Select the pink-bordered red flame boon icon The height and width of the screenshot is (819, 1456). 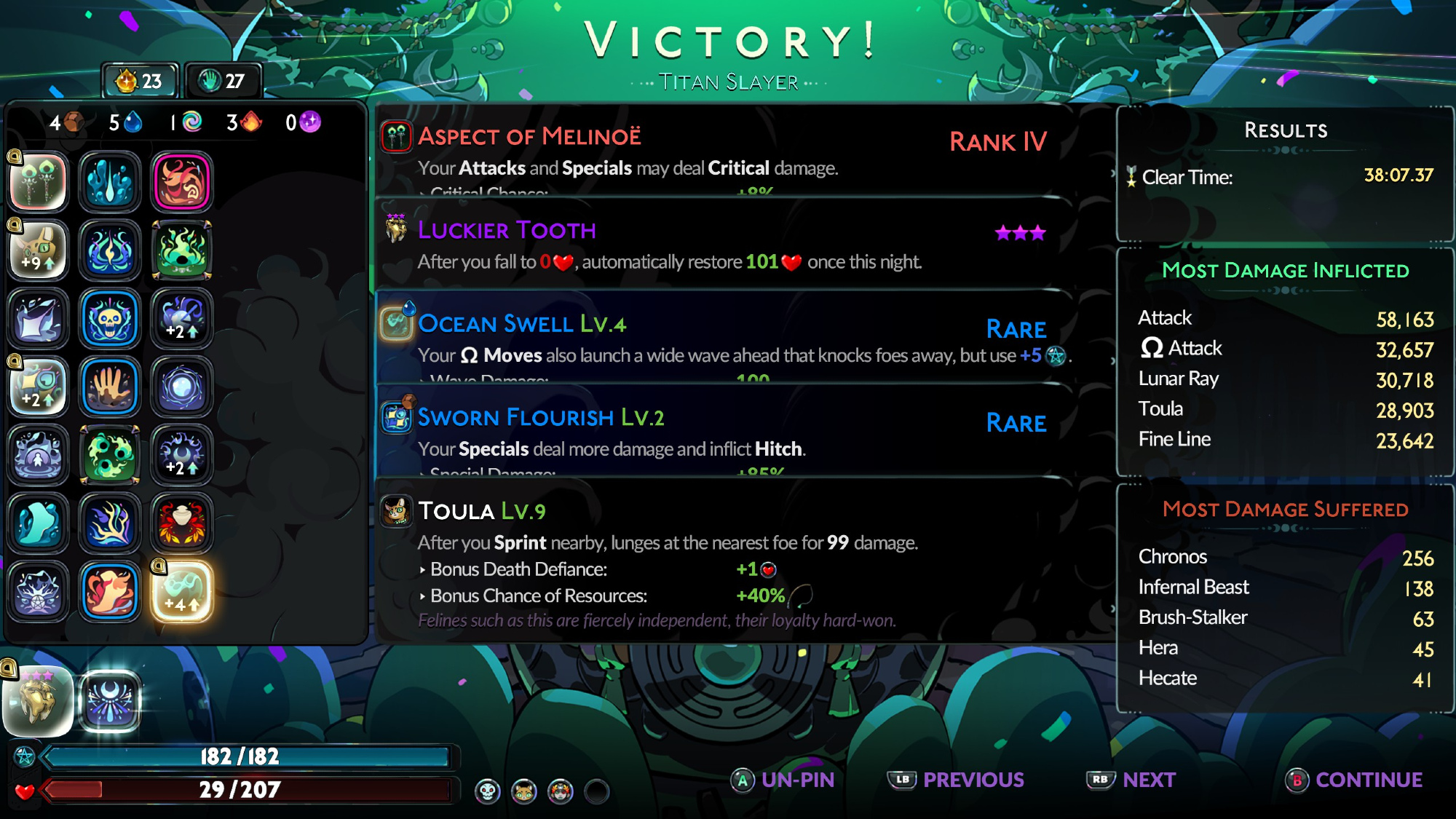(181, 182)
